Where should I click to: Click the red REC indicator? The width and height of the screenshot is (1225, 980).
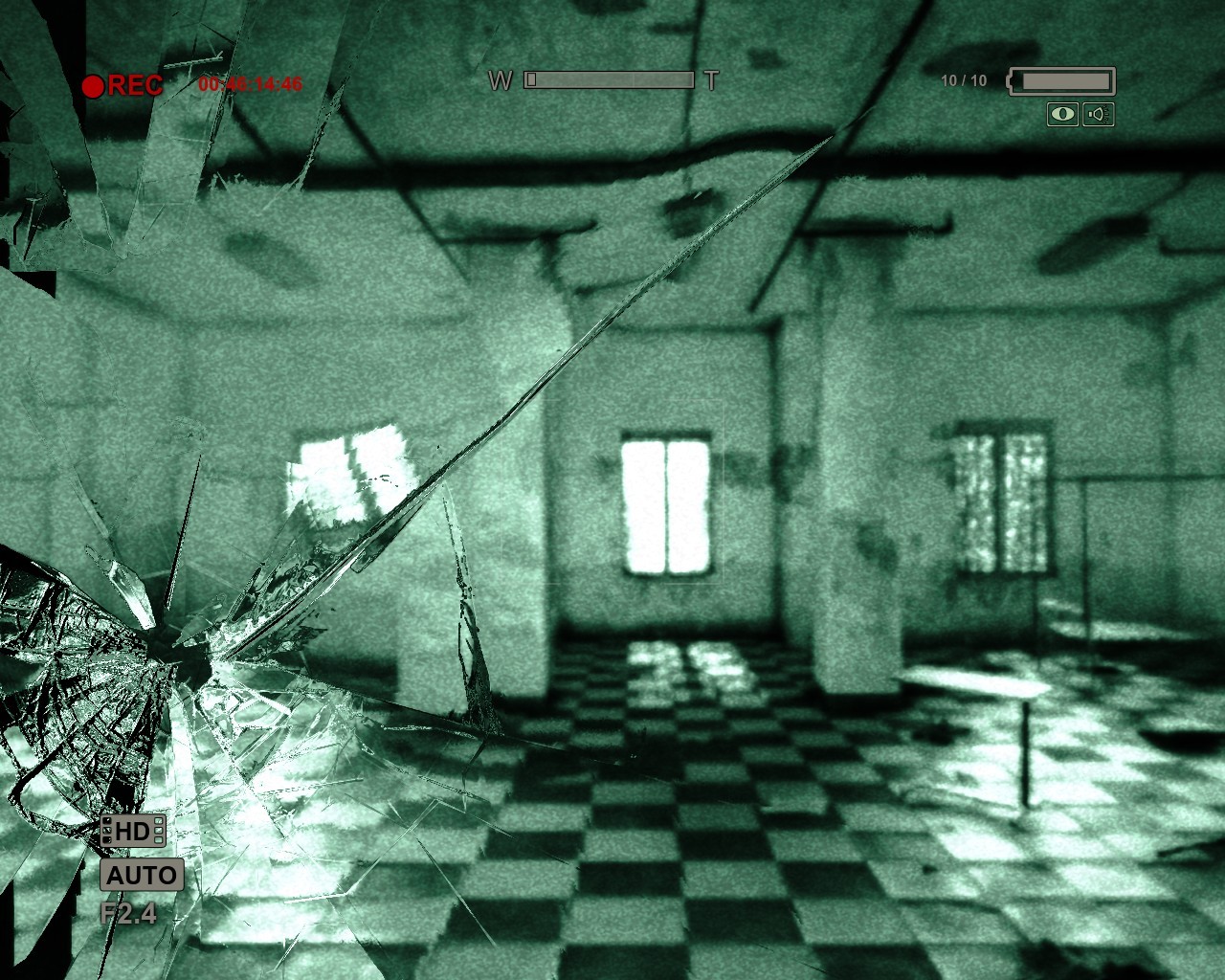pyautogui.click(x=122, y=85)
